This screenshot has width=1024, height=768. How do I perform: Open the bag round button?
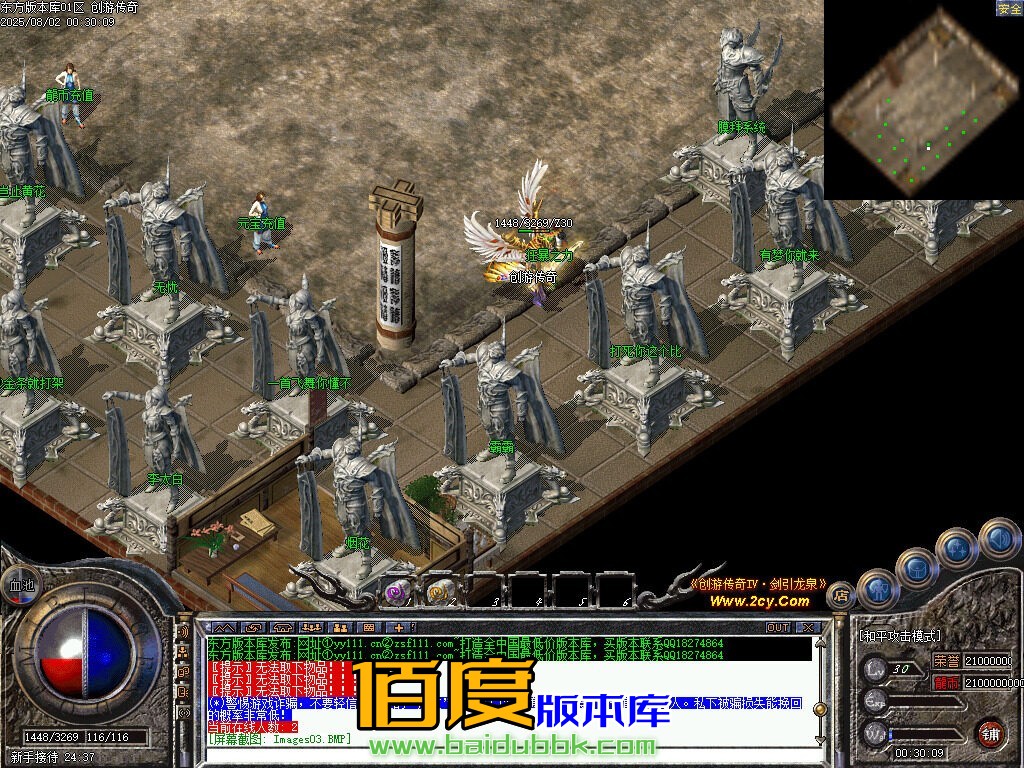(x=916, y=568)
